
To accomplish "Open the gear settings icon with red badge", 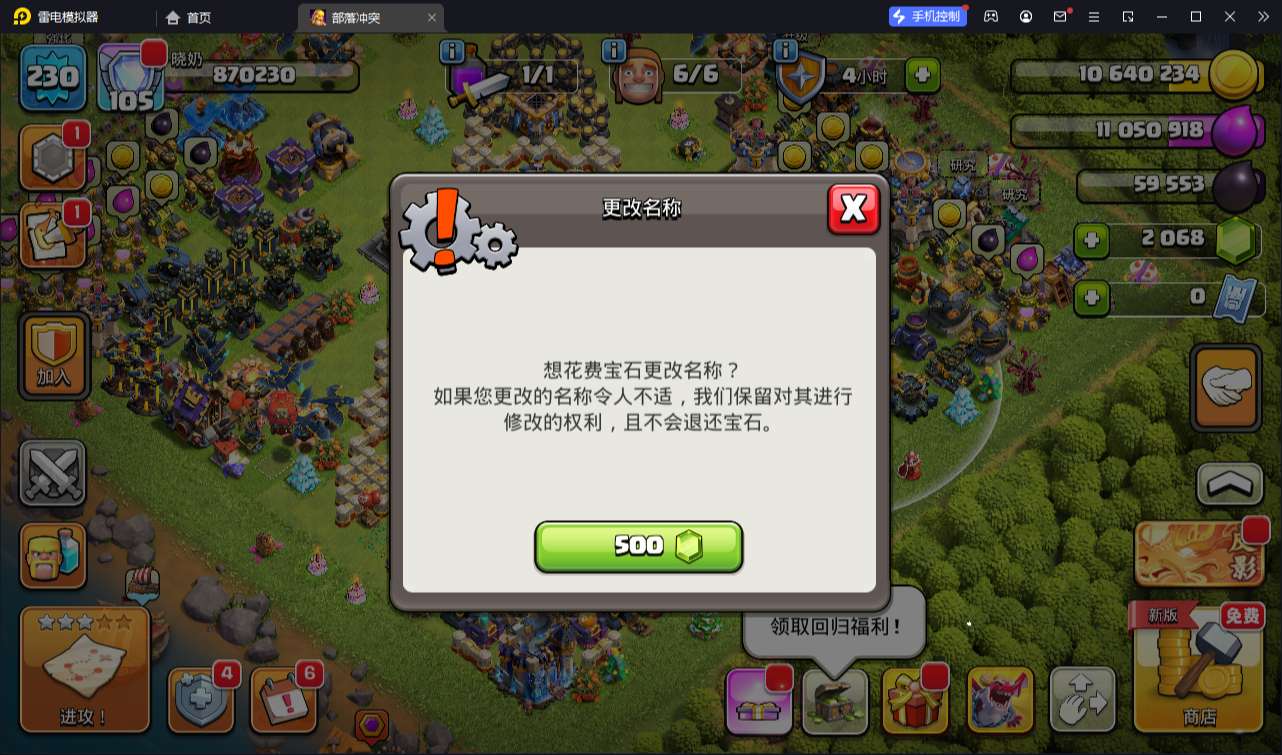I will 53,157.
